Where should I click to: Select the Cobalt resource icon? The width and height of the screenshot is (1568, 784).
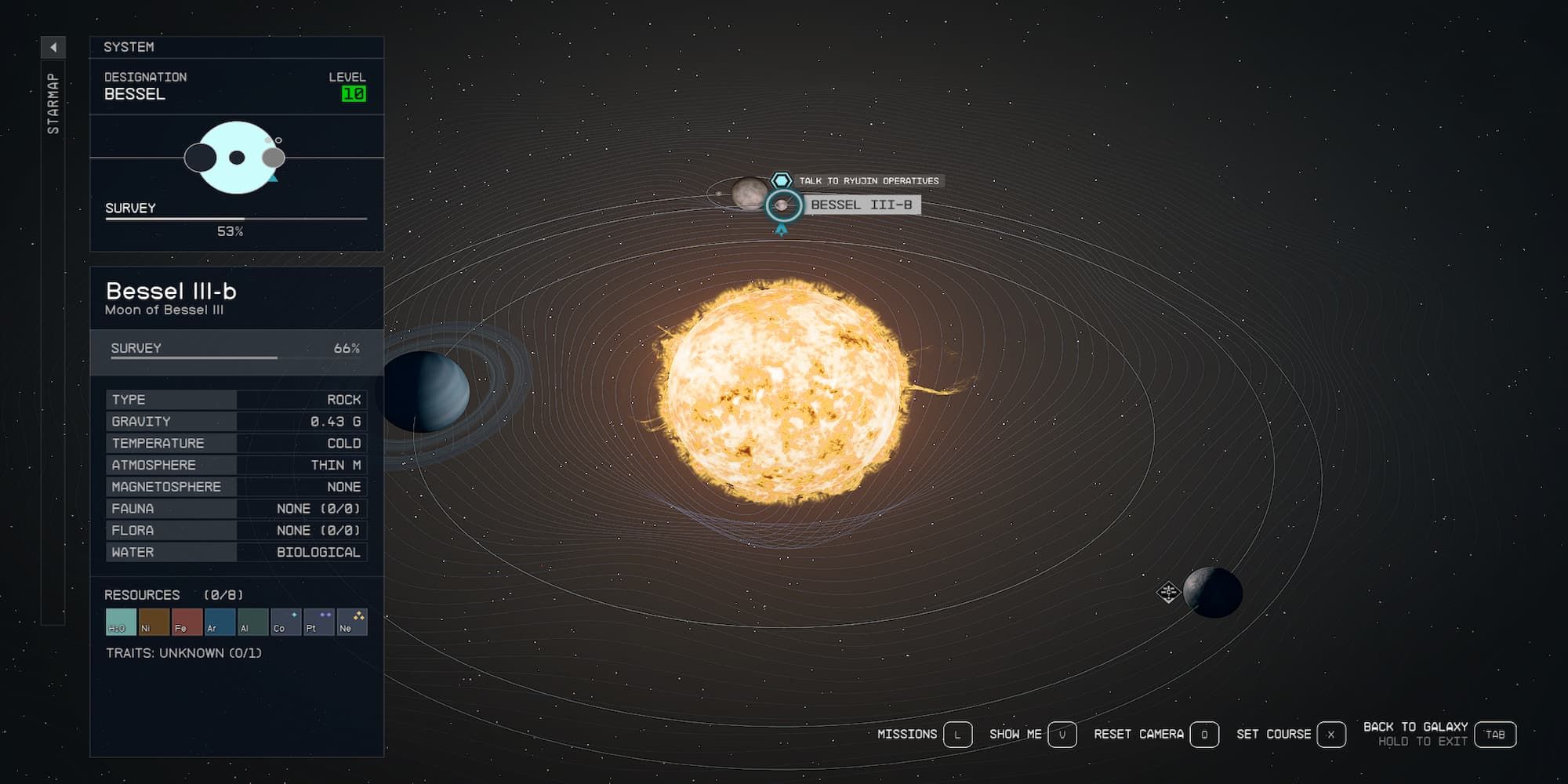(285, 623)
